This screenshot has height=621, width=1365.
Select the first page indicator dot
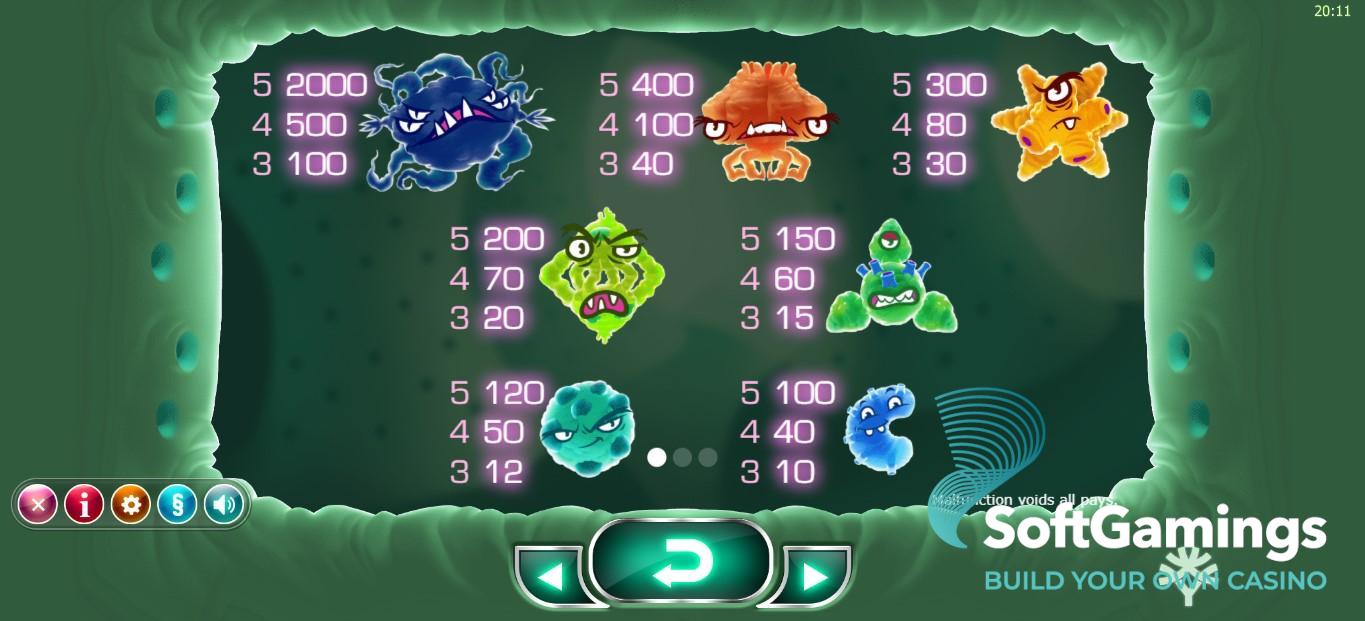coord(657,457)
